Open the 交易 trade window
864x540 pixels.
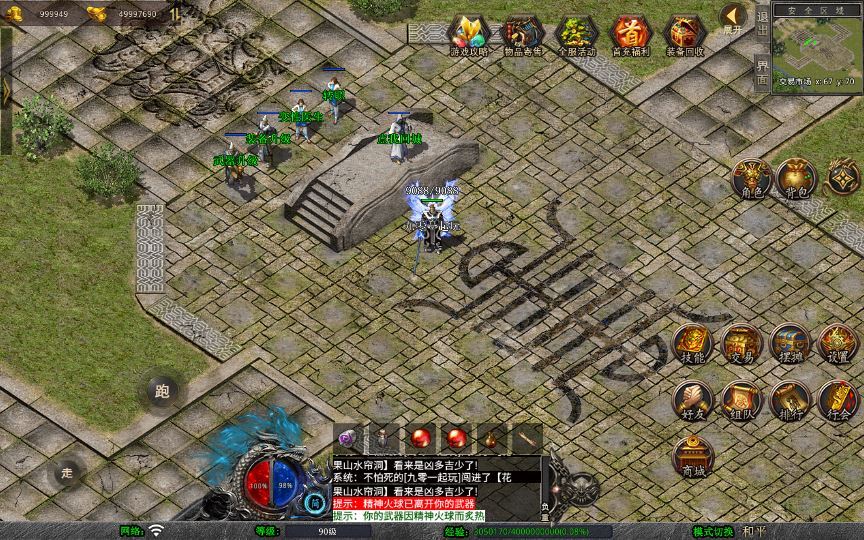point(742,344)
